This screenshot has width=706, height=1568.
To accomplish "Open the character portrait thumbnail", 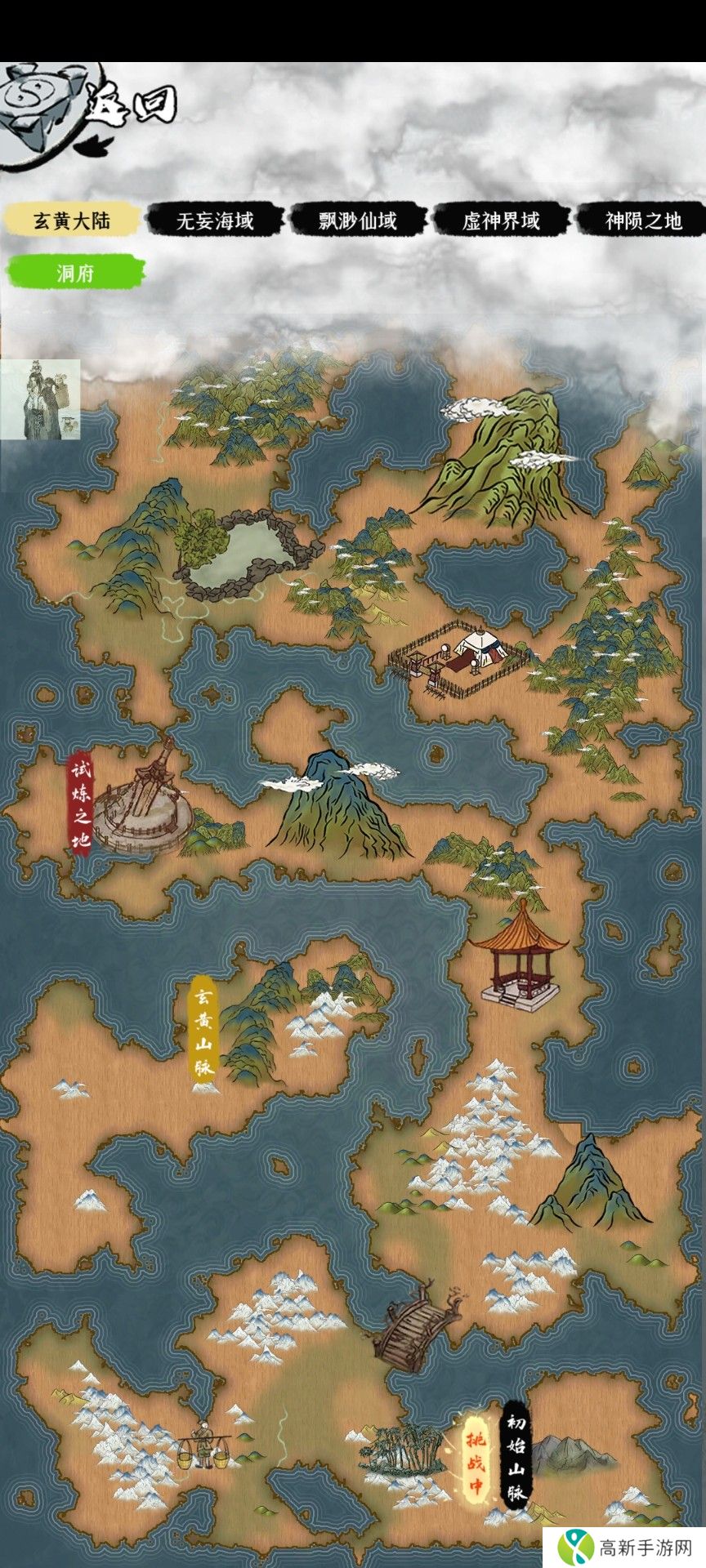I will pos(40,399).
